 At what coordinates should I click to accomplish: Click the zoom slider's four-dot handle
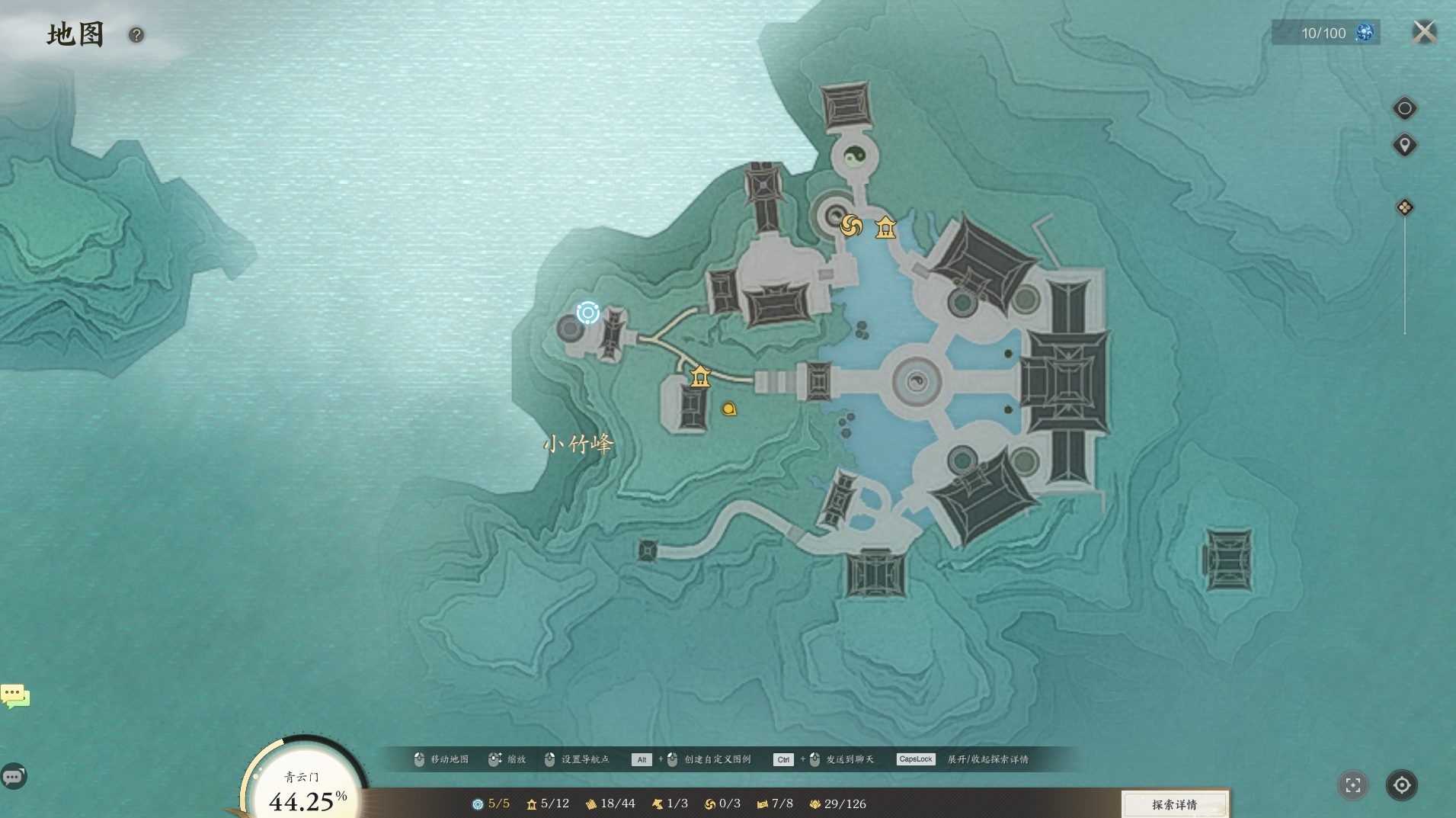click(1404, 207)
